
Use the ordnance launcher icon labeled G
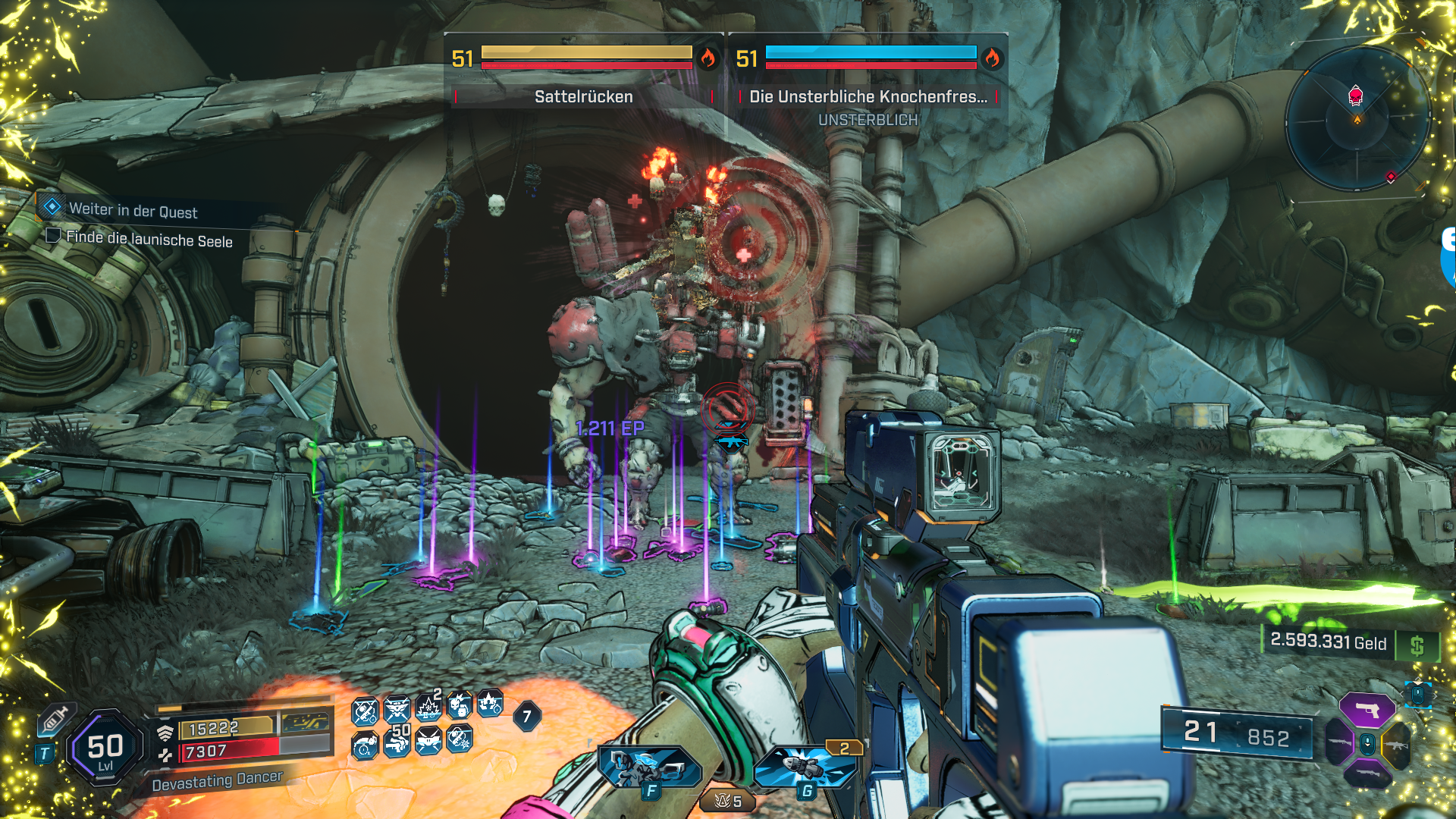(806, 767)
